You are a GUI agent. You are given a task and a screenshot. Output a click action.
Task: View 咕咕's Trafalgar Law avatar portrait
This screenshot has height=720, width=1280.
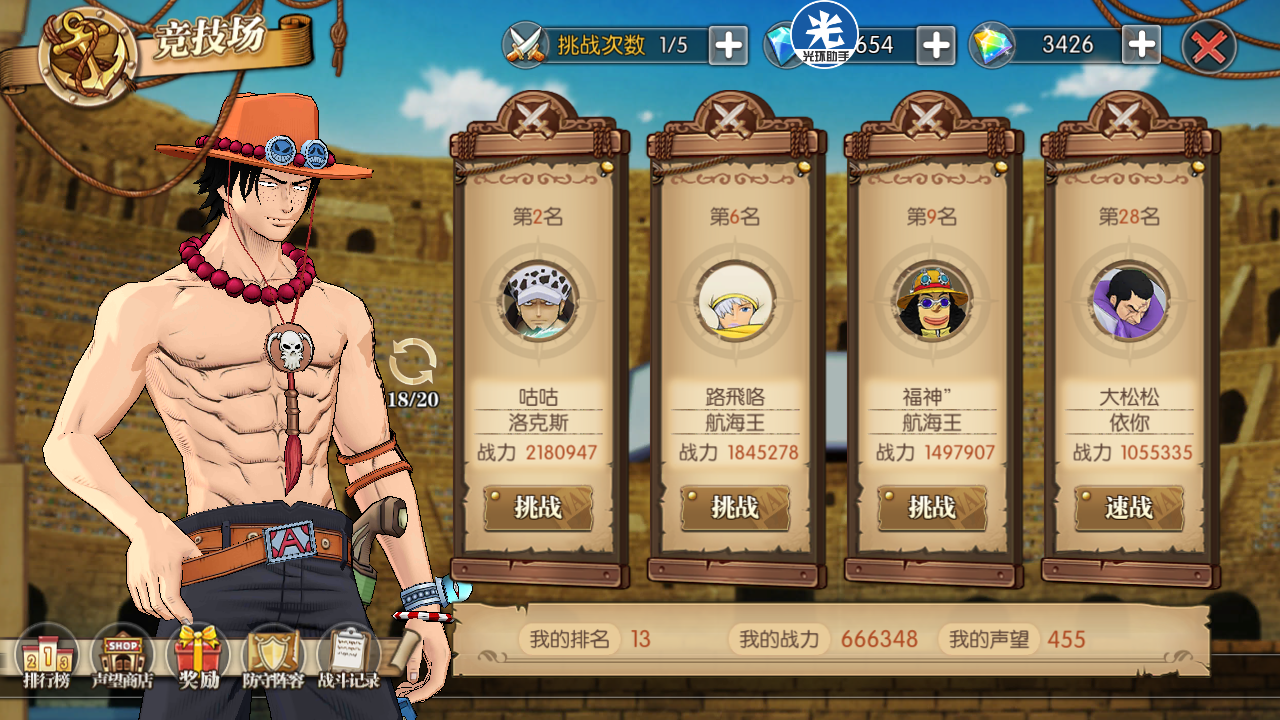tap(538, 301)
